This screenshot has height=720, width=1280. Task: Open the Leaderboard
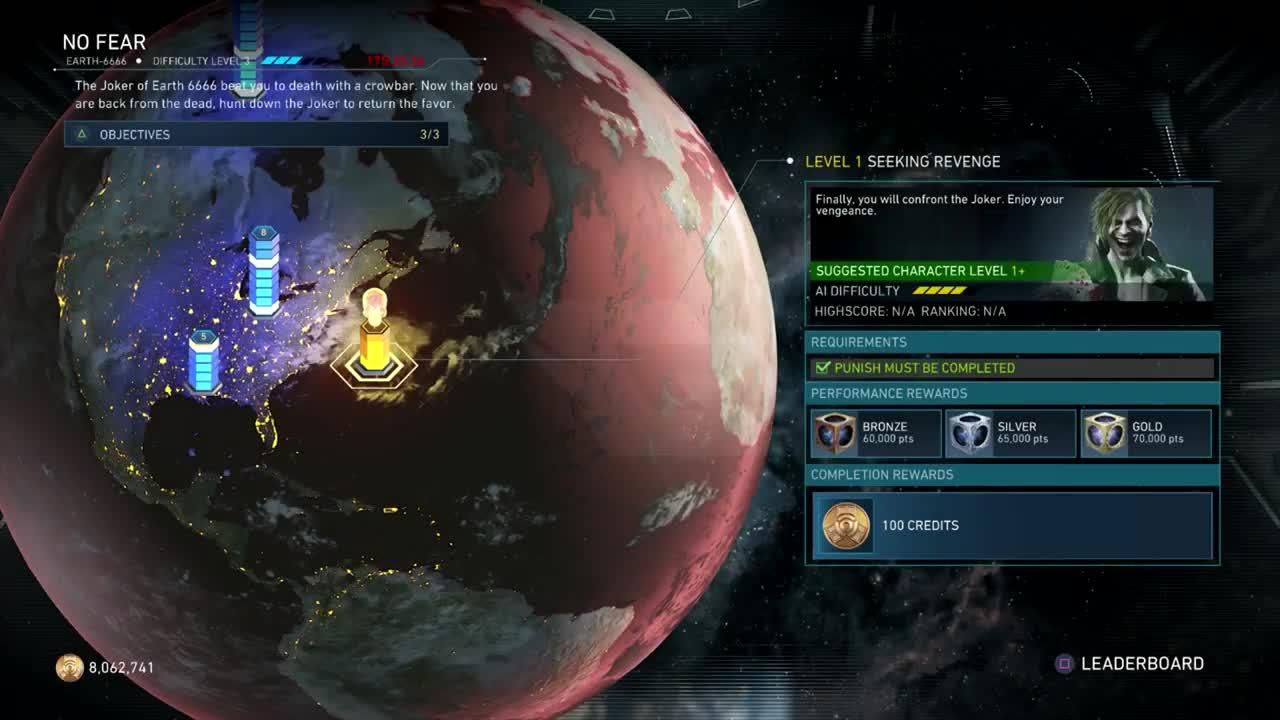point(1130,664)
